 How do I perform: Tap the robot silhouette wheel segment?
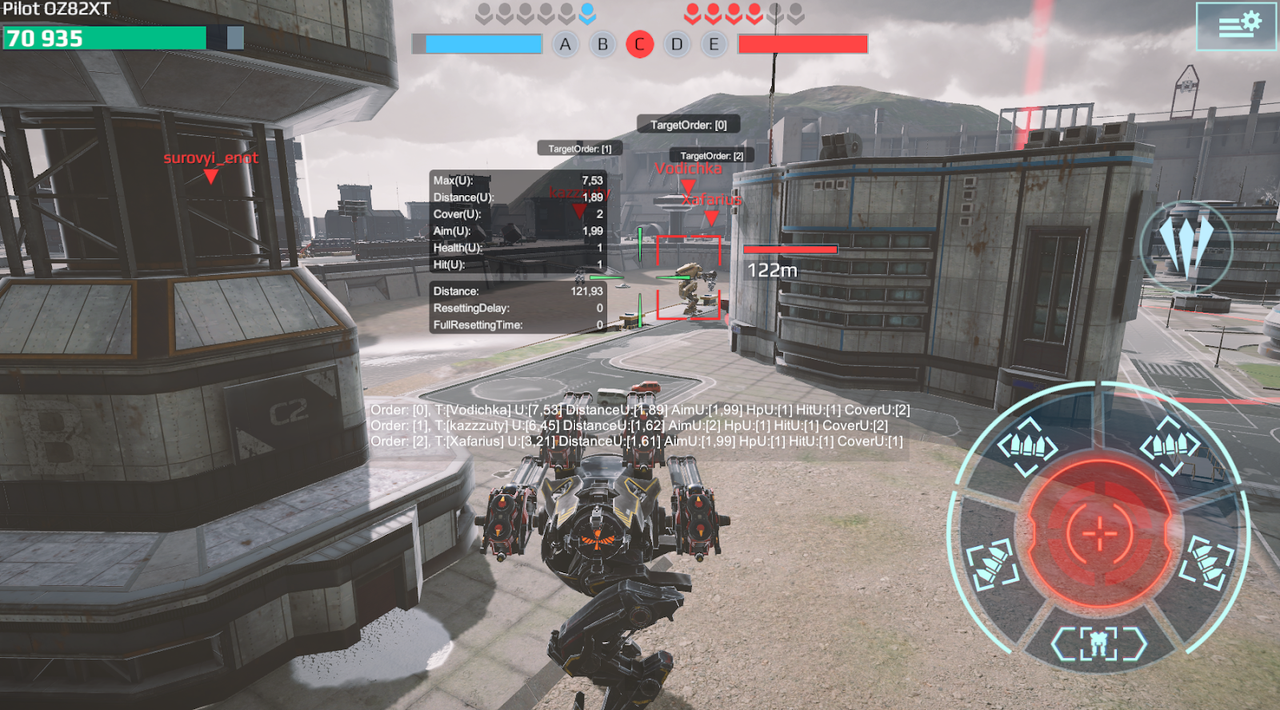coord(1101,642)
